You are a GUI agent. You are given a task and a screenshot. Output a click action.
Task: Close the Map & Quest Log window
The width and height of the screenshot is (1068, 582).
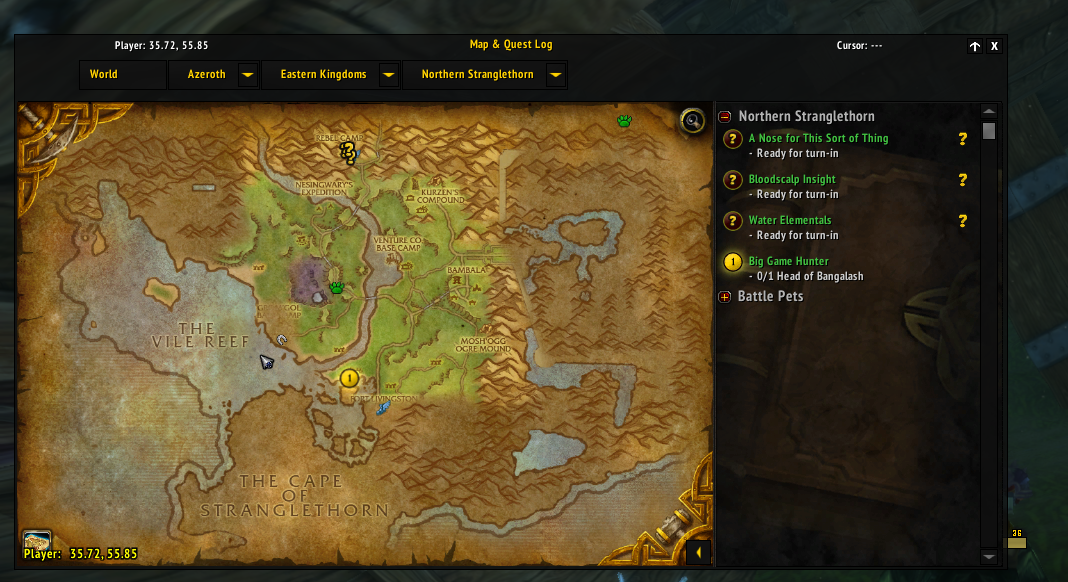pos(994,46)
